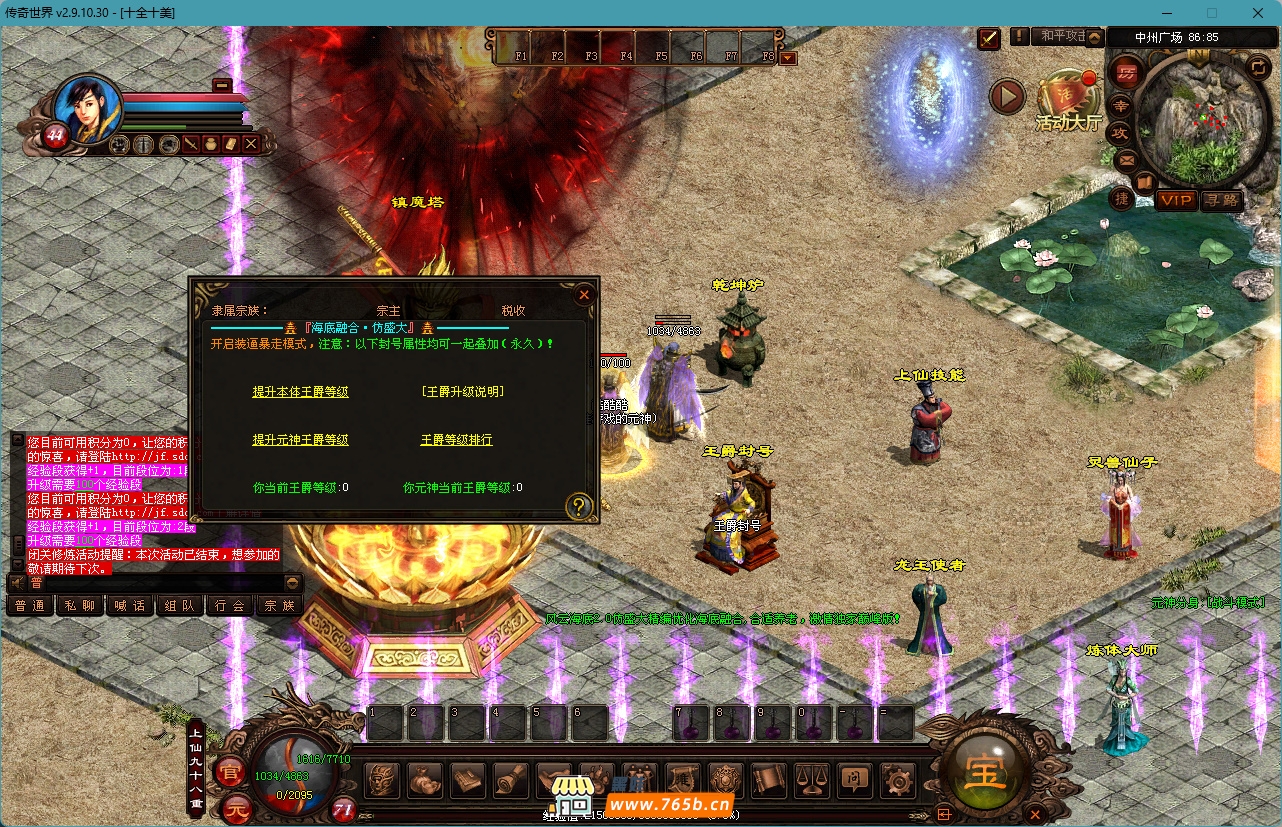Open the mail envelope icon
The width and height of the screenshot is (1282, 827).
(x=1126, y=159)
